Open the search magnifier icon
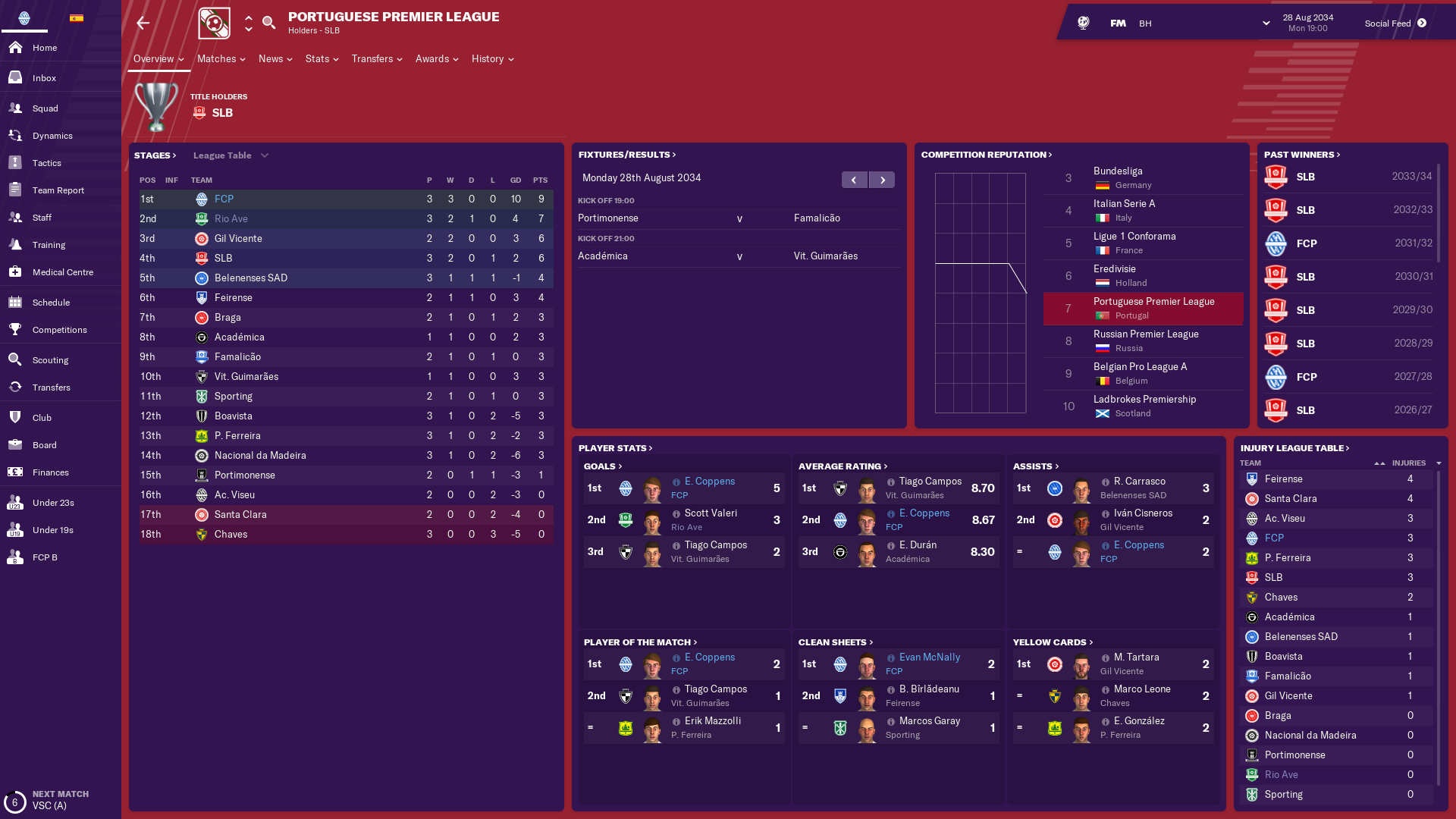The width and height of the screenshot is (1456, 819). [268, 23]
